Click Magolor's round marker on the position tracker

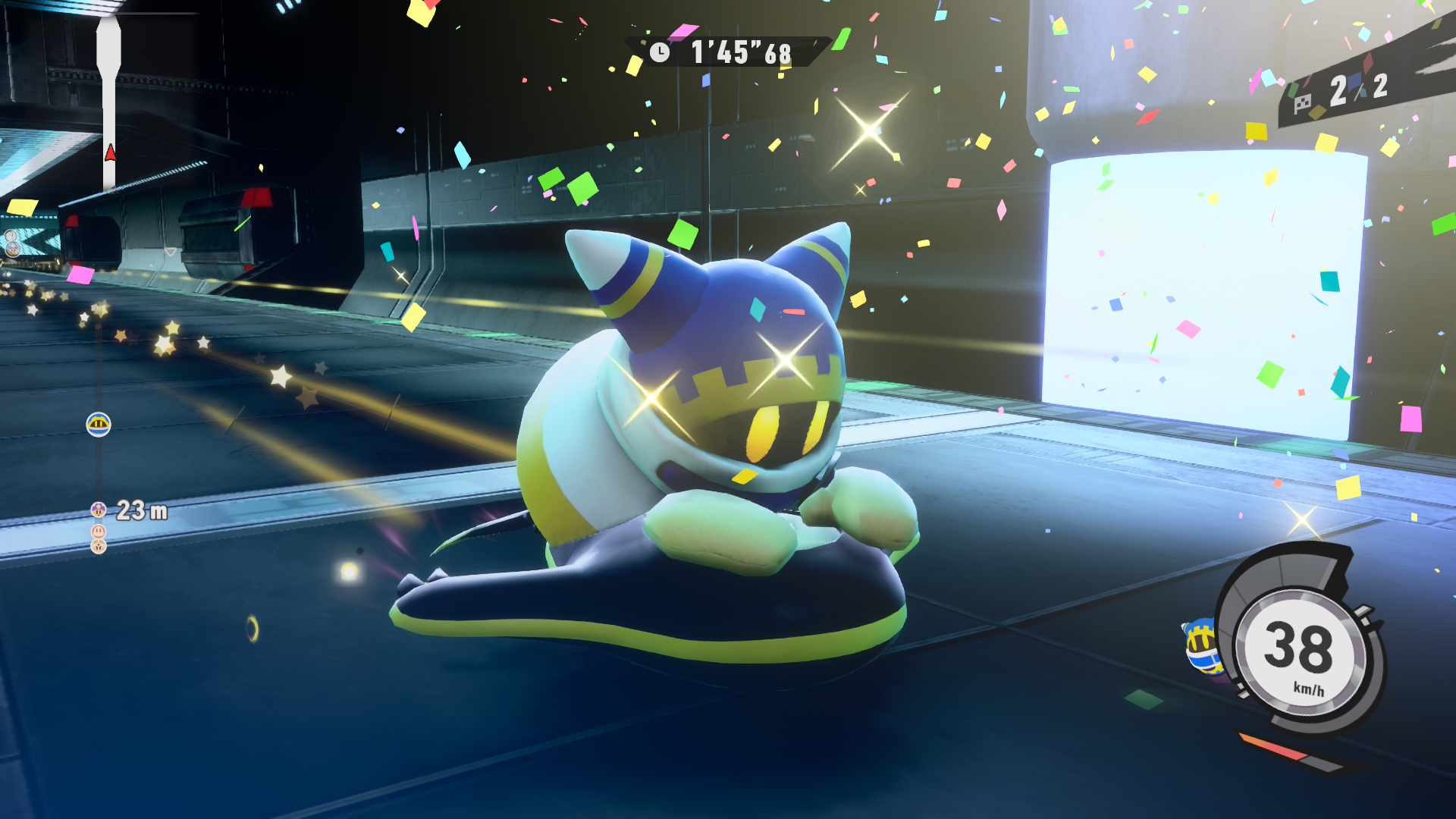point(99,425)
